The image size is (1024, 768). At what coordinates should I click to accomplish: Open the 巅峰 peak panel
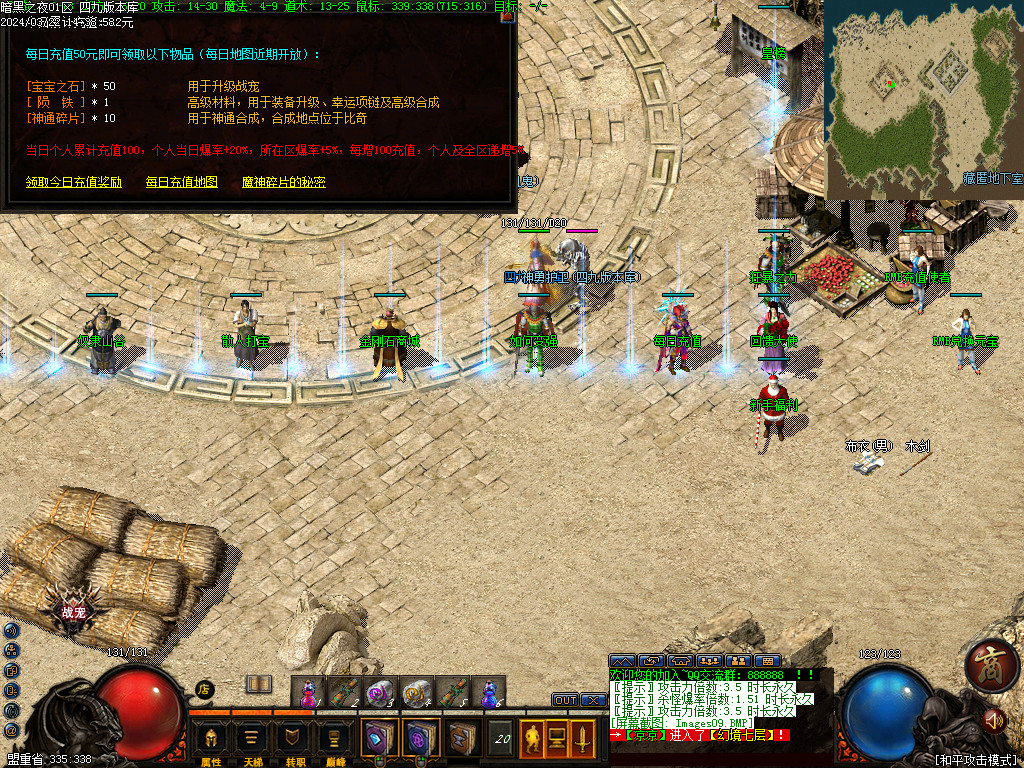[333, 741]
